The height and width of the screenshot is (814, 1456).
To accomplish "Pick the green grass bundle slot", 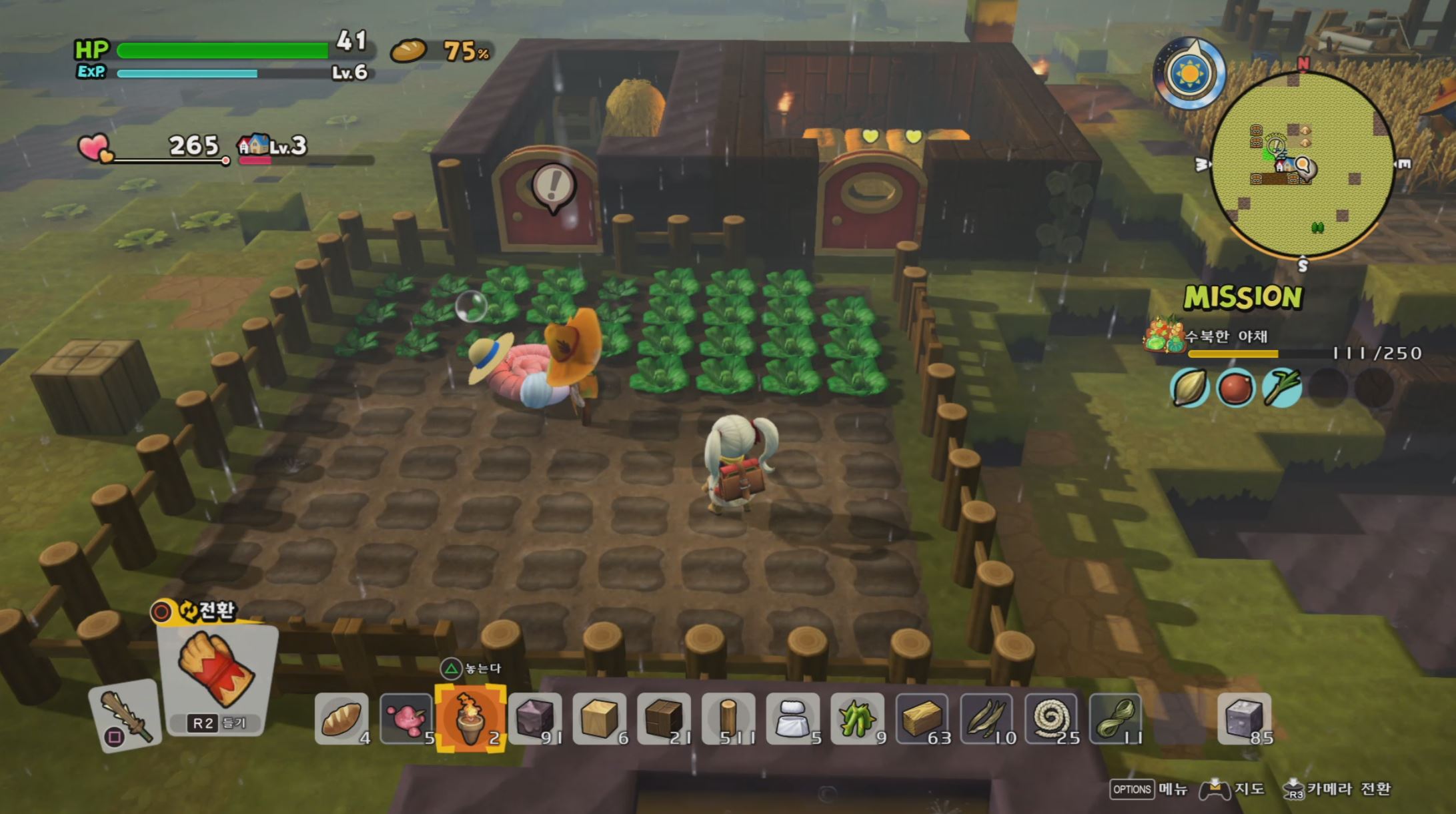I will tap(857, 719).
